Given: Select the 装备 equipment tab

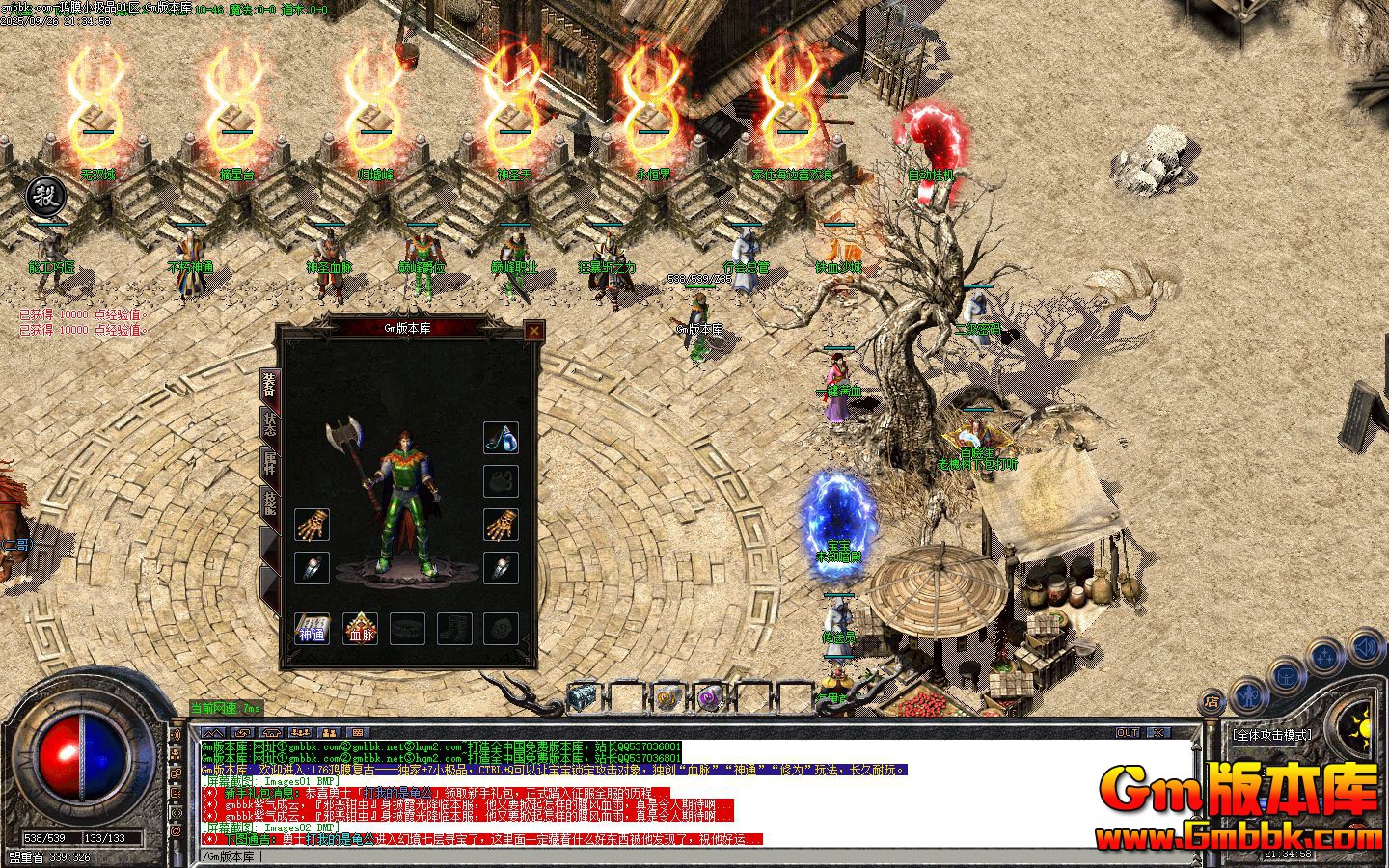Looking at the screenshot, I should coord(270,385).
